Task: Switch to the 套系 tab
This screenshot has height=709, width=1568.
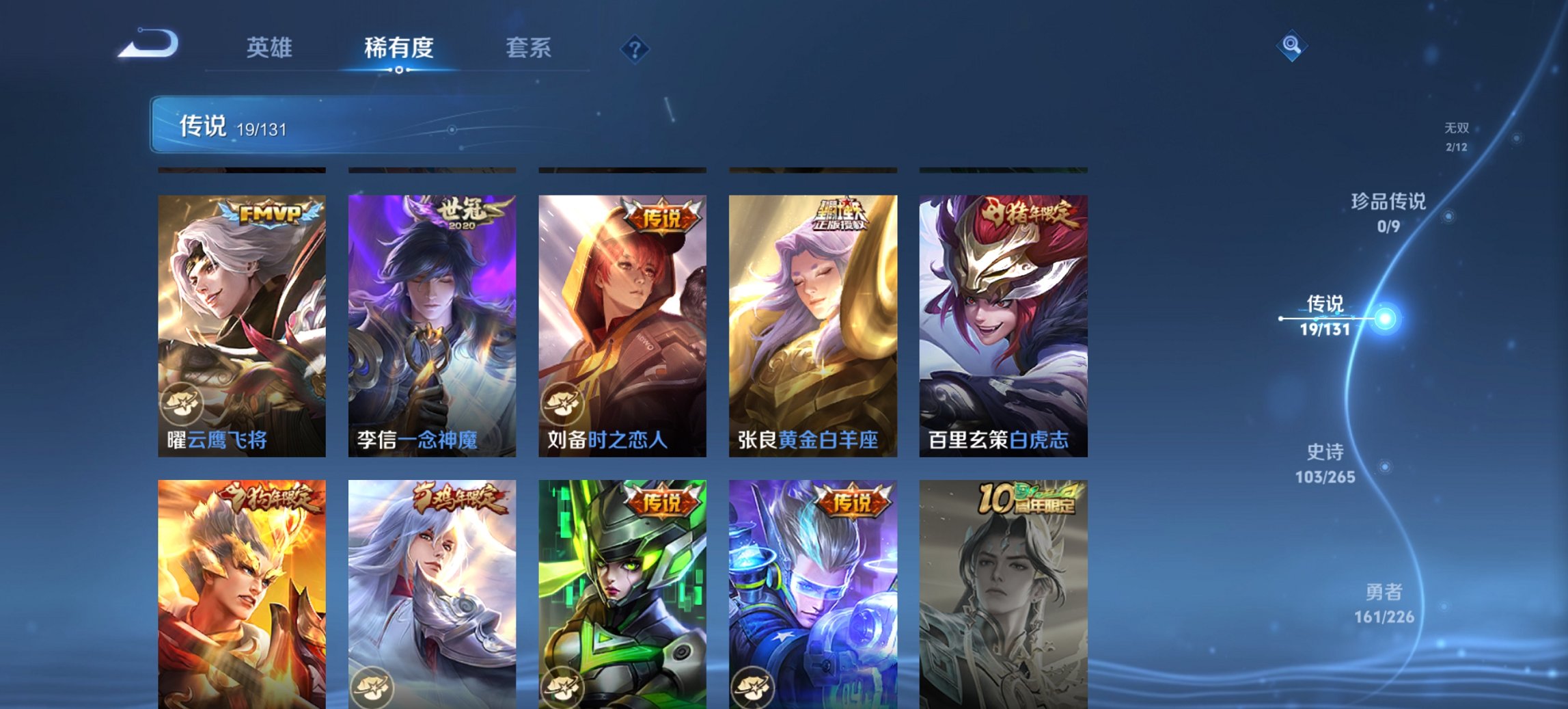Action: (x=528, y=48)
